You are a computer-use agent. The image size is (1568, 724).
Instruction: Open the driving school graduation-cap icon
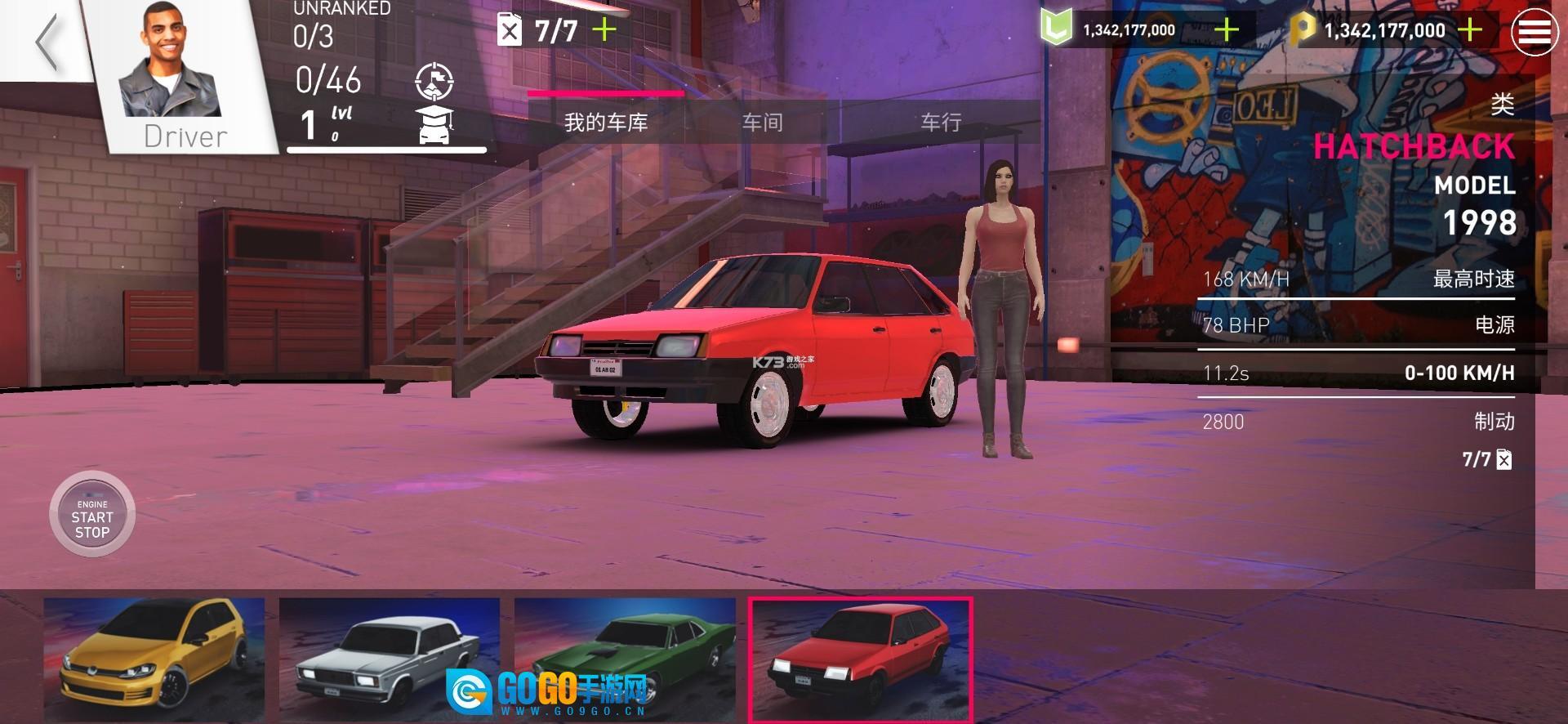coord(434,124)
